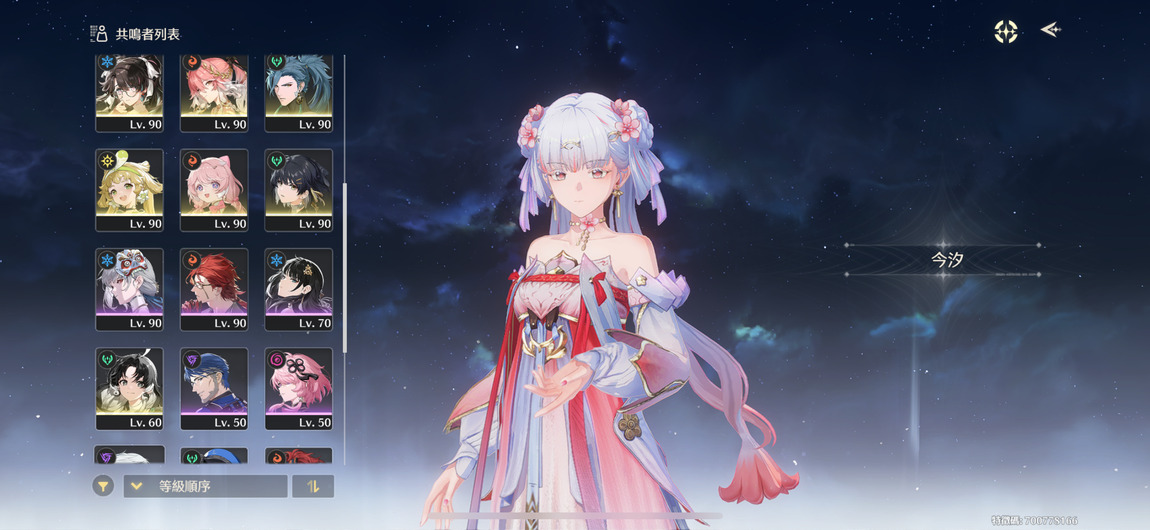Pick the Lv. 70 black-haired character
The image size is (1150, 530).
(298, 289)
